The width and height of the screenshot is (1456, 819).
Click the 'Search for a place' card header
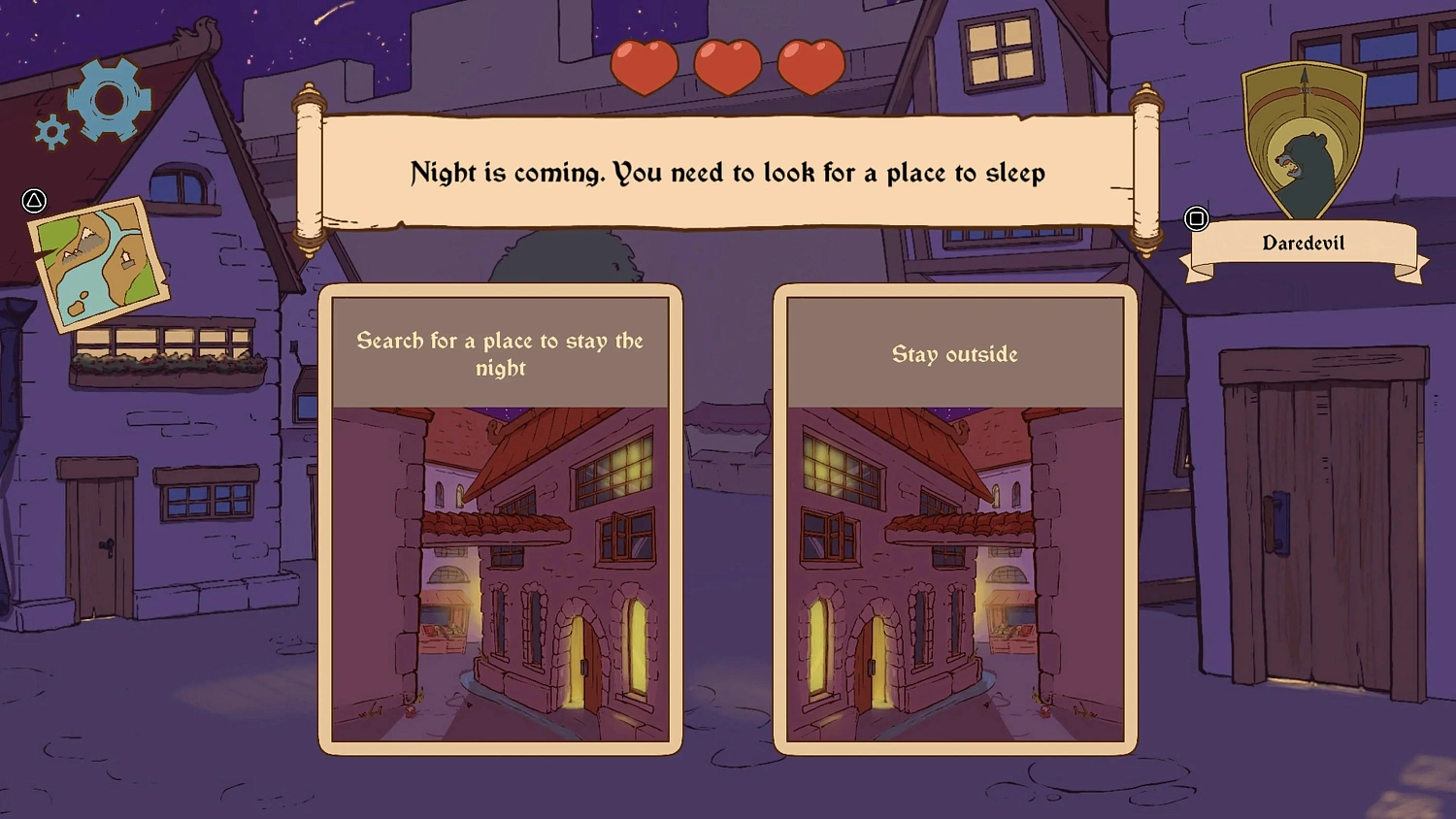[x=501, y=354]
